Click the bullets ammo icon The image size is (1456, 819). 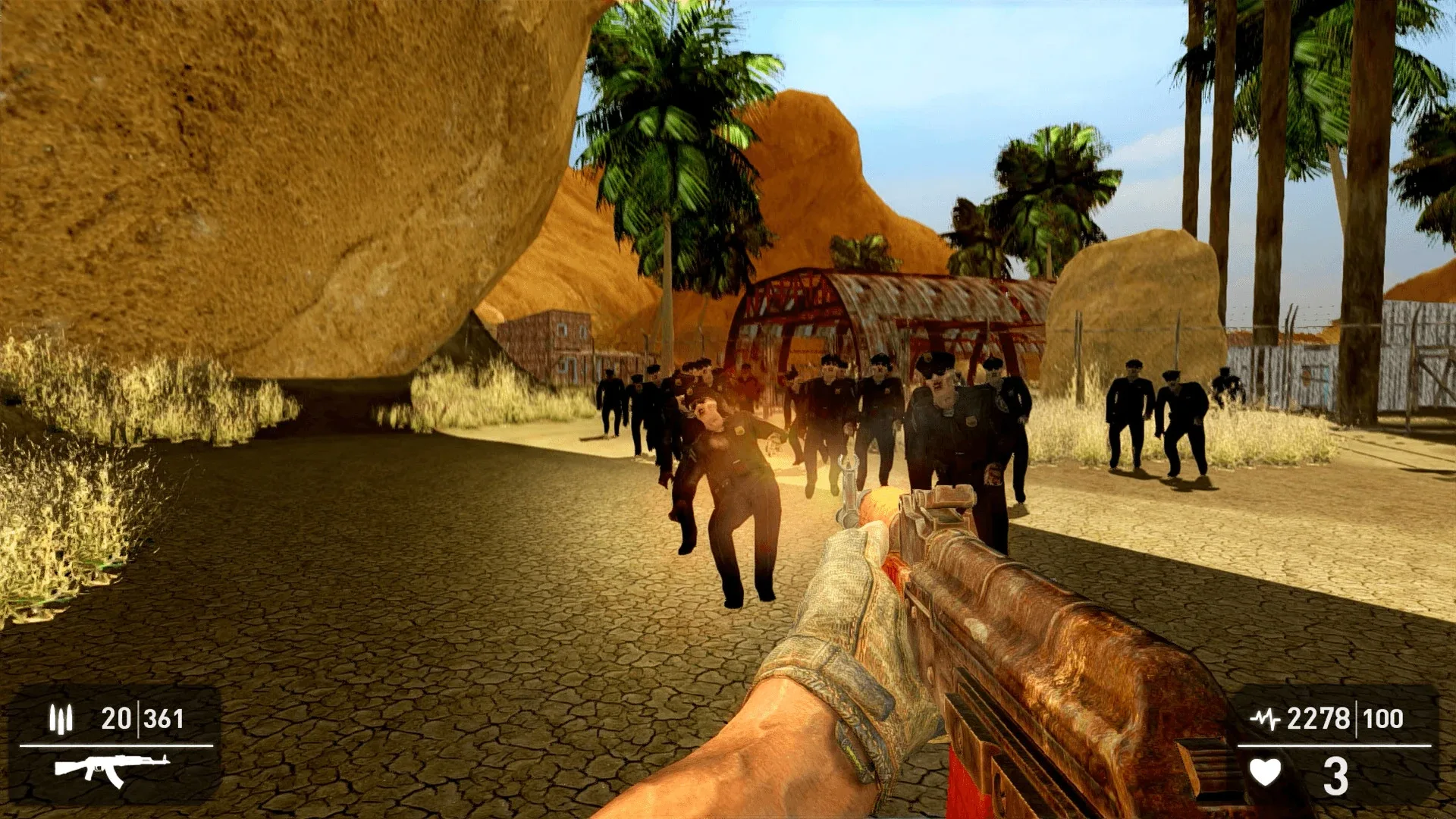61,717
